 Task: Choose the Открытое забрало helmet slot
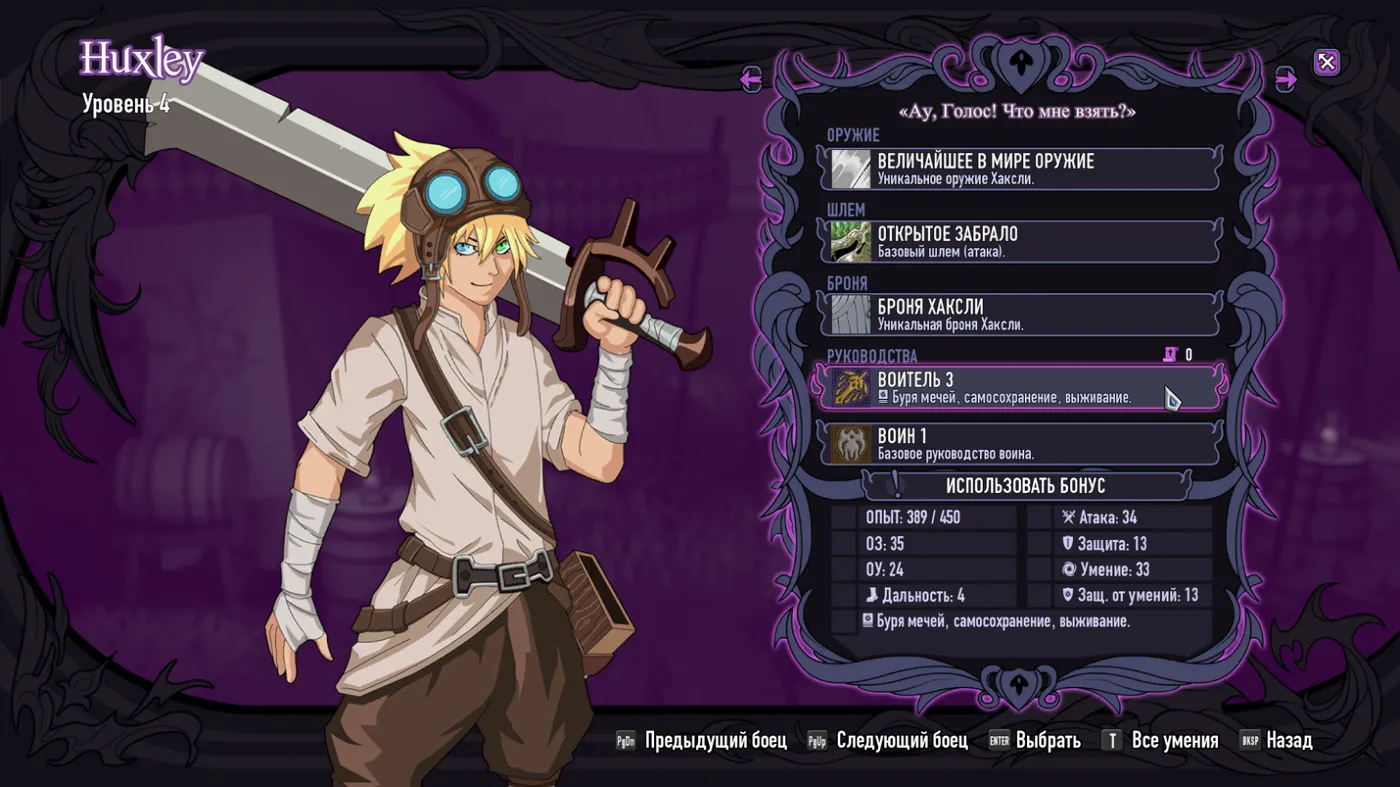pyautogui.click(x=1020, y=242)
